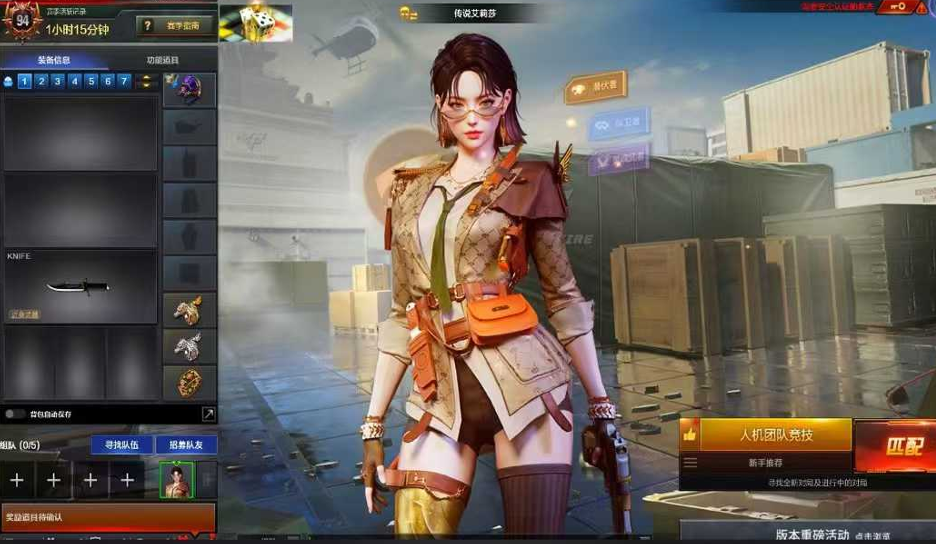Select backpack number 1
936x544 pixels.
[x=25, y=81]
